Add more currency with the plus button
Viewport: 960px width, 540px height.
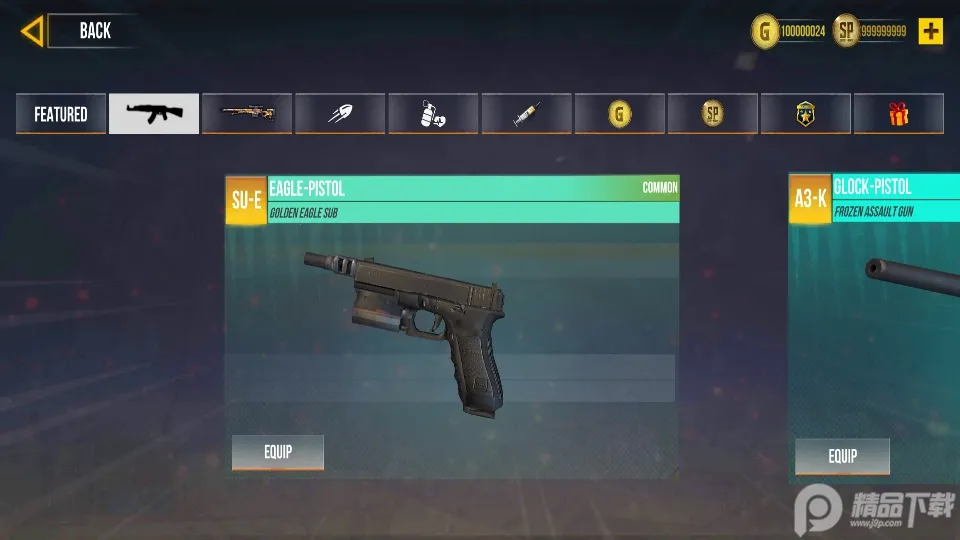(931, 31)
